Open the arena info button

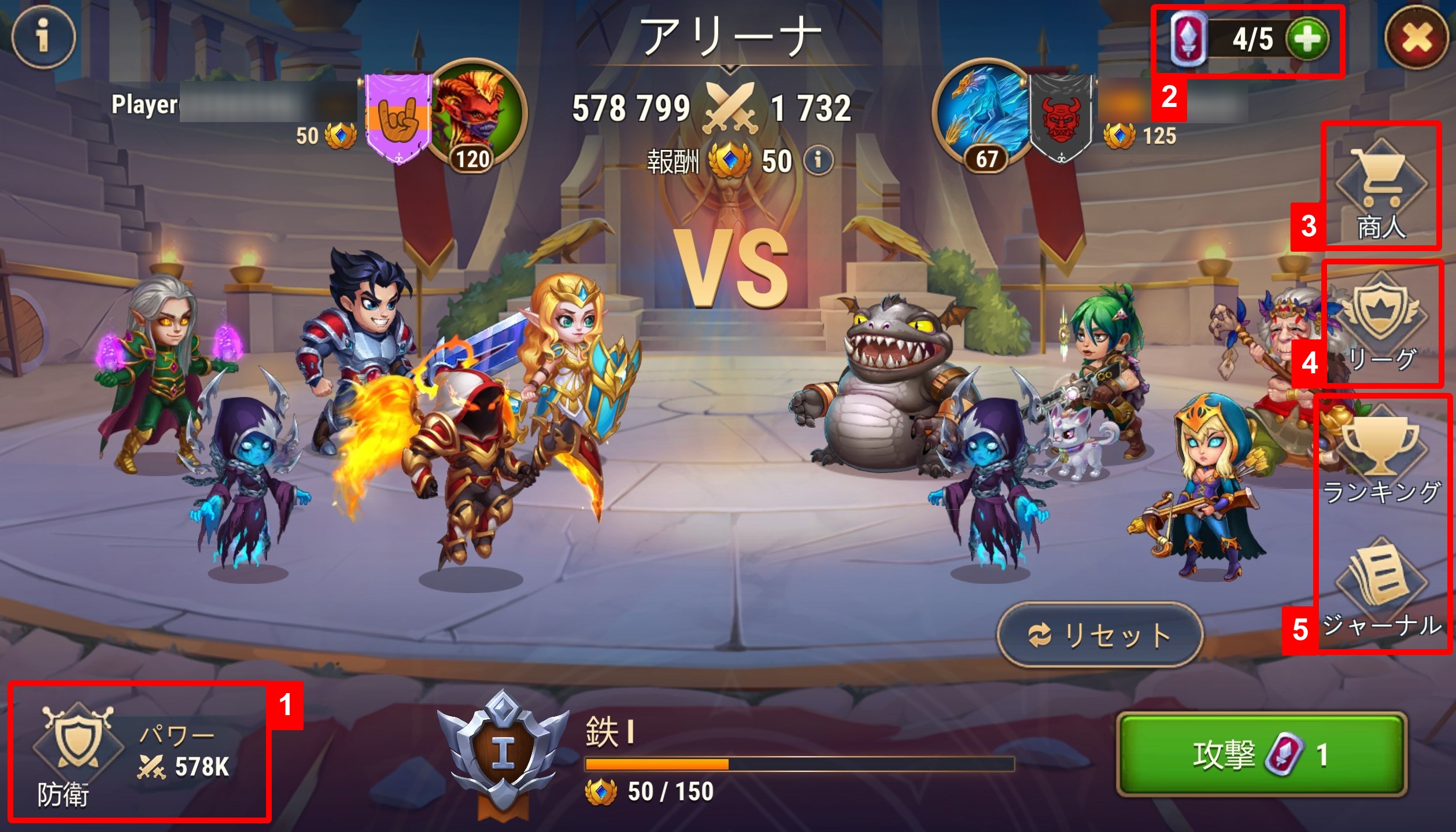[43, 37]
